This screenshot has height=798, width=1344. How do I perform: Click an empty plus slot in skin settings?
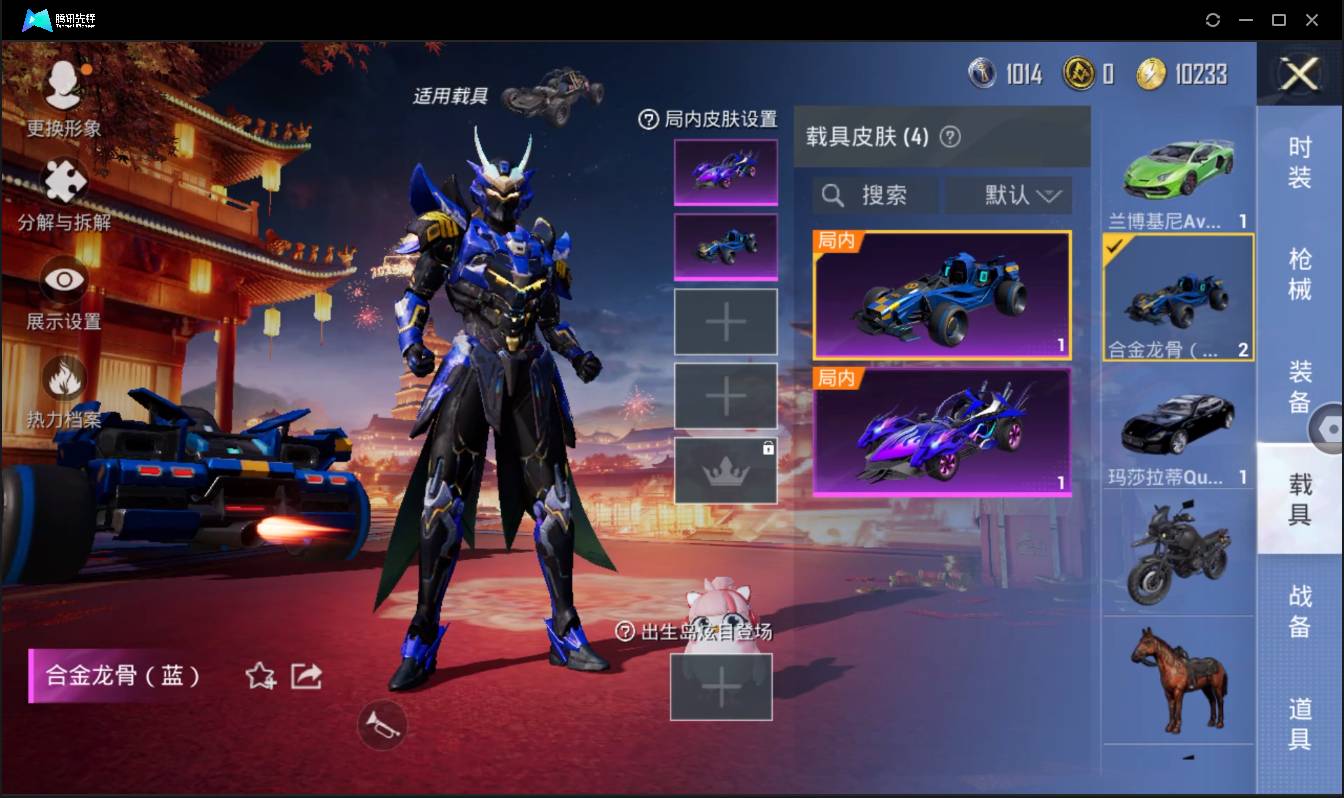tap(725, 322)
